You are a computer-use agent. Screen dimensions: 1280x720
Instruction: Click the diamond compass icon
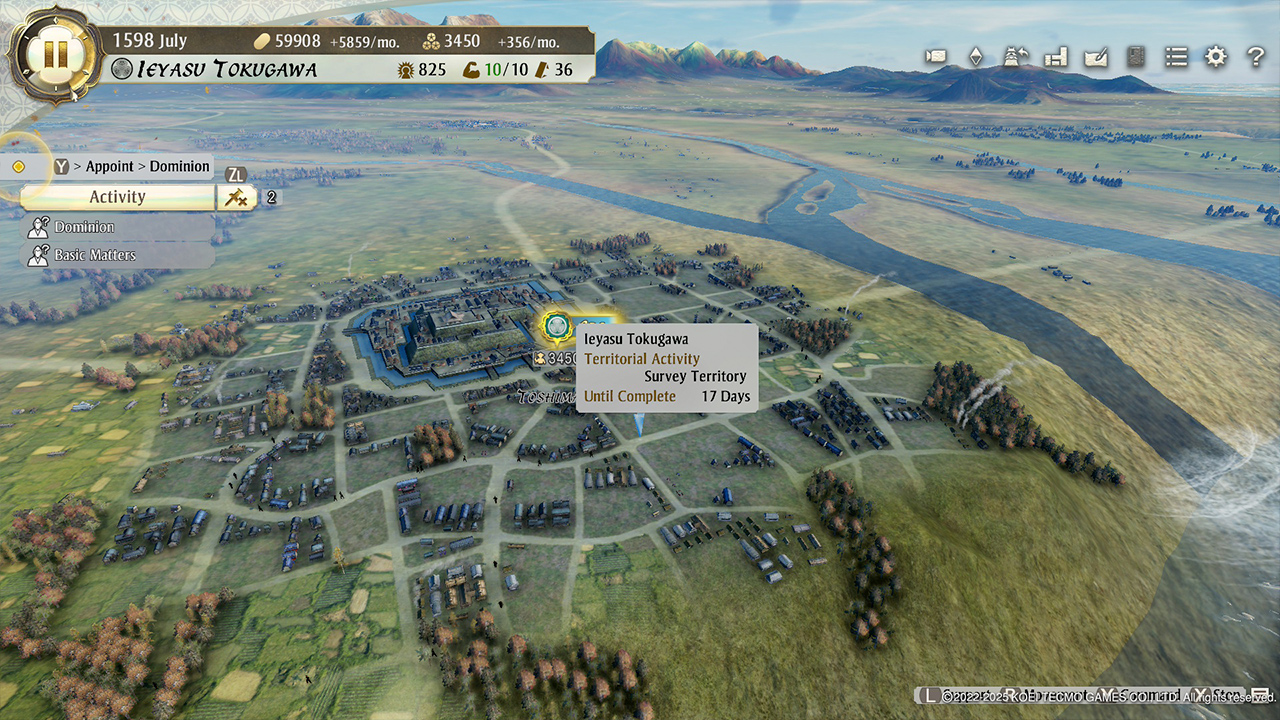coord(975,56)
